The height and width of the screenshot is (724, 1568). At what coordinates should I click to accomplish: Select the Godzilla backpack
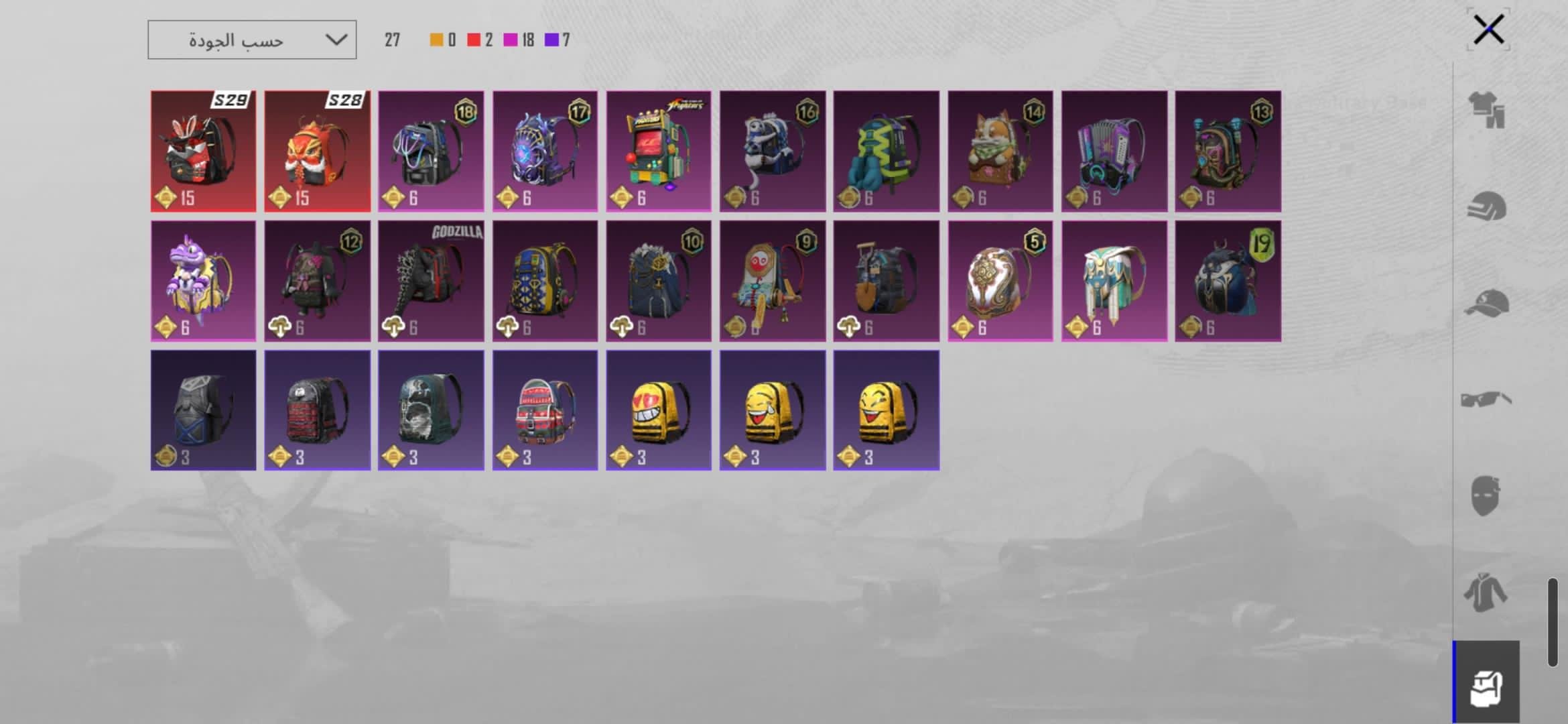click(x=431, y=281)
